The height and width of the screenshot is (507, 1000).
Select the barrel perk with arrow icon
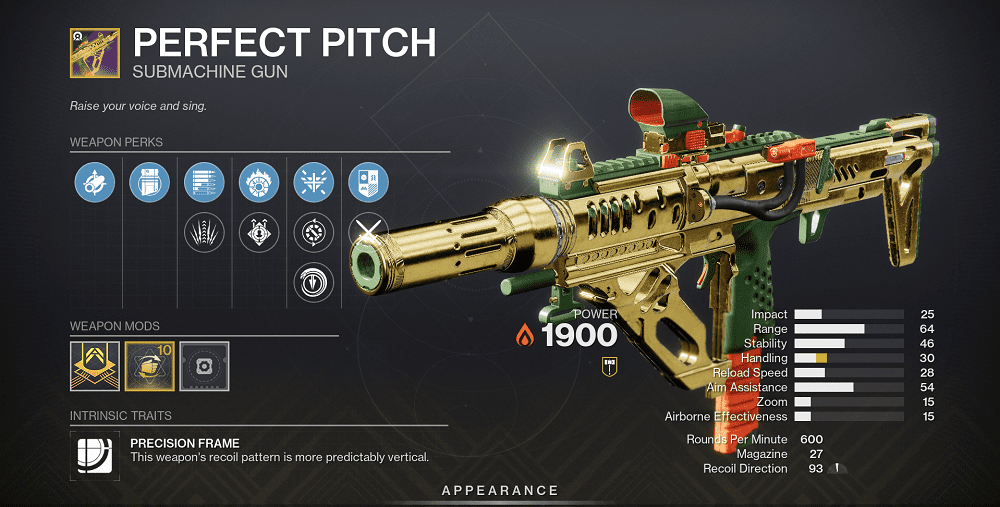(x=95, y=182)
